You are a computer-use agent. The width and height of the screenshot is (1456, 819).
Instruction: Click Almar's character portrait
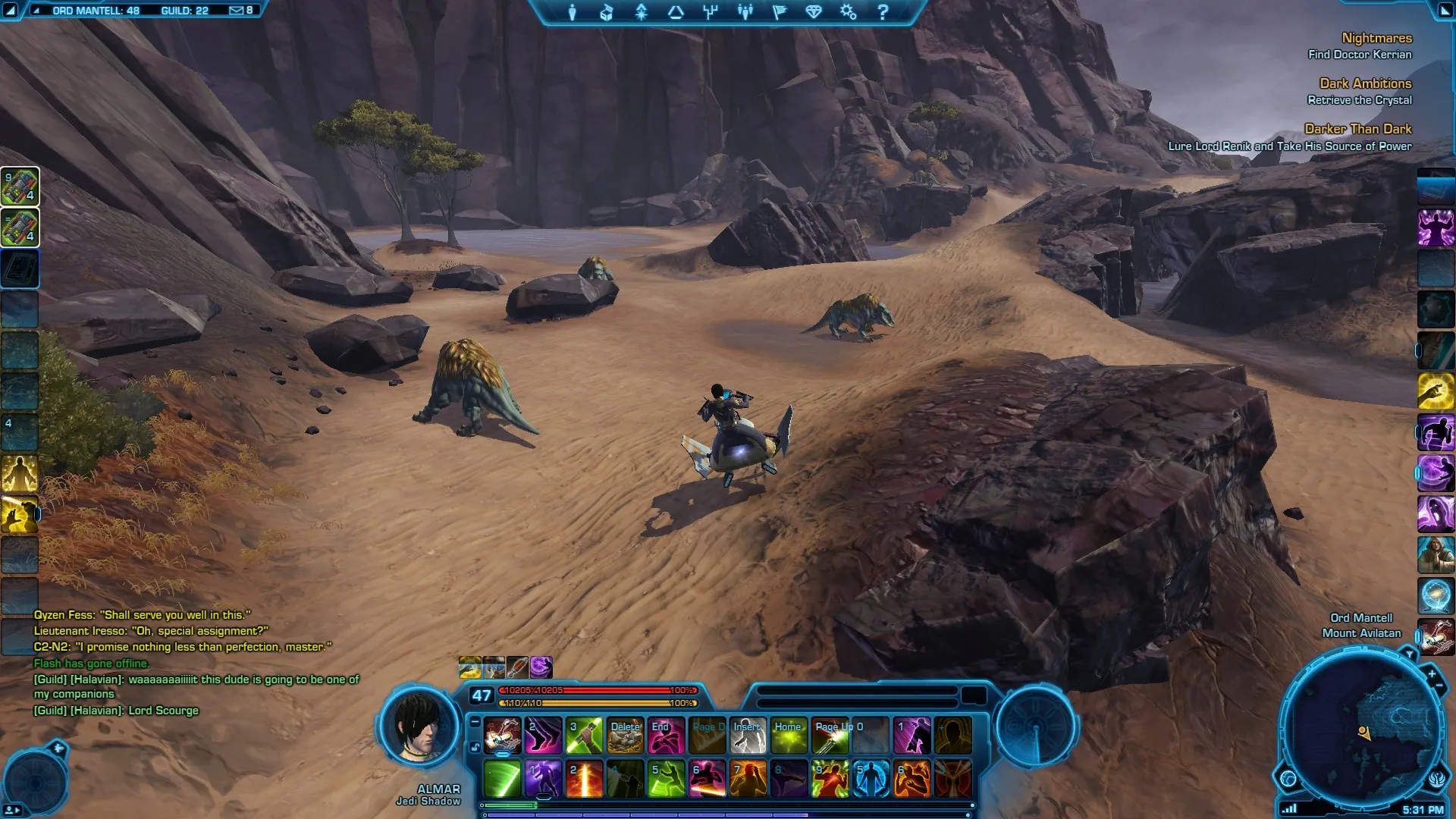point(419,728)
